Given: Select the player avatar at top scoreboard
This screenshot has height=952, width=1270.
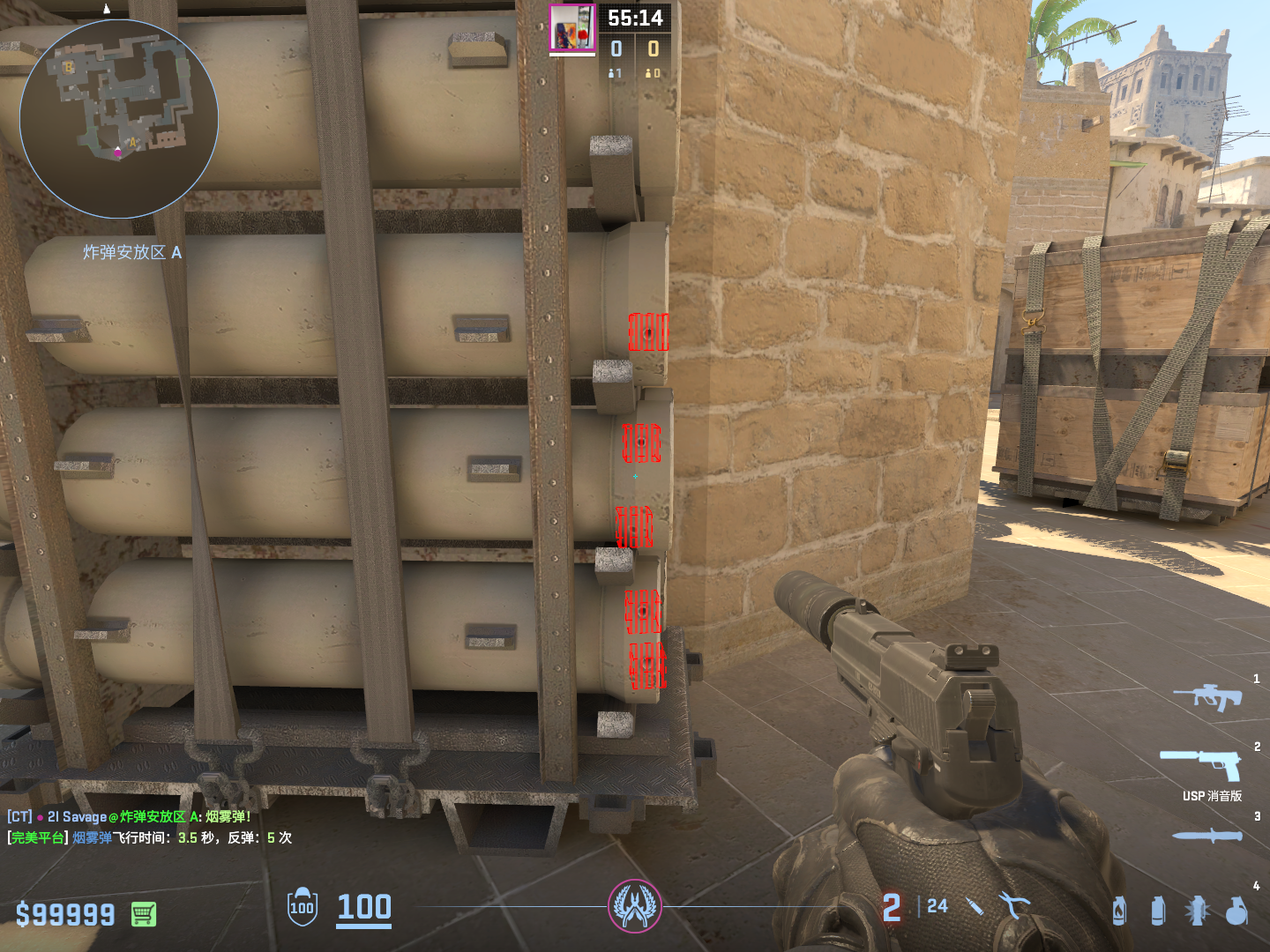Looking at the screenshot, I should [x=571, y=28].
